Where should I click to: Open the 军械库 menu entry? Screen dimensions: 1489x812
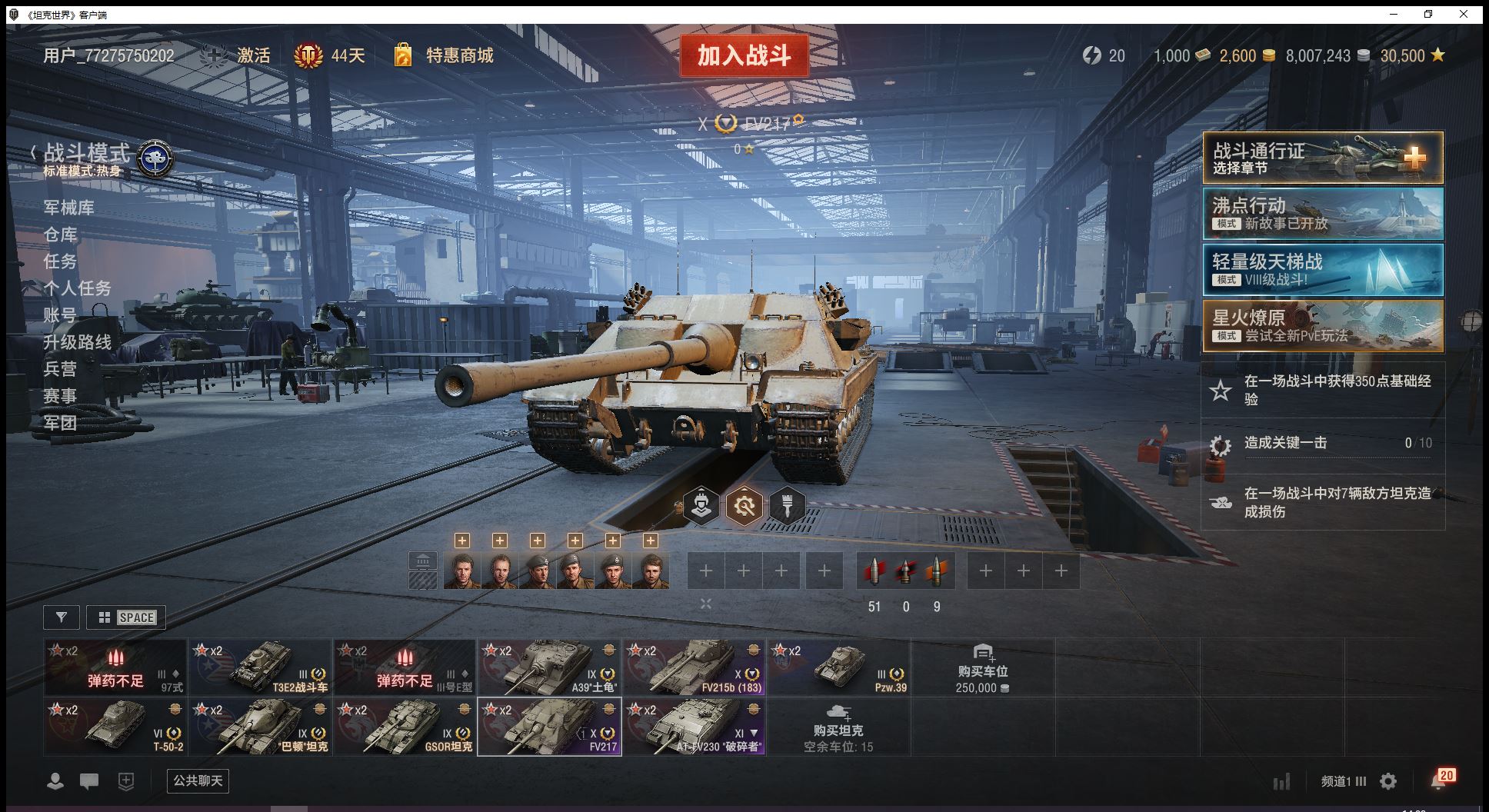(69, 208)
